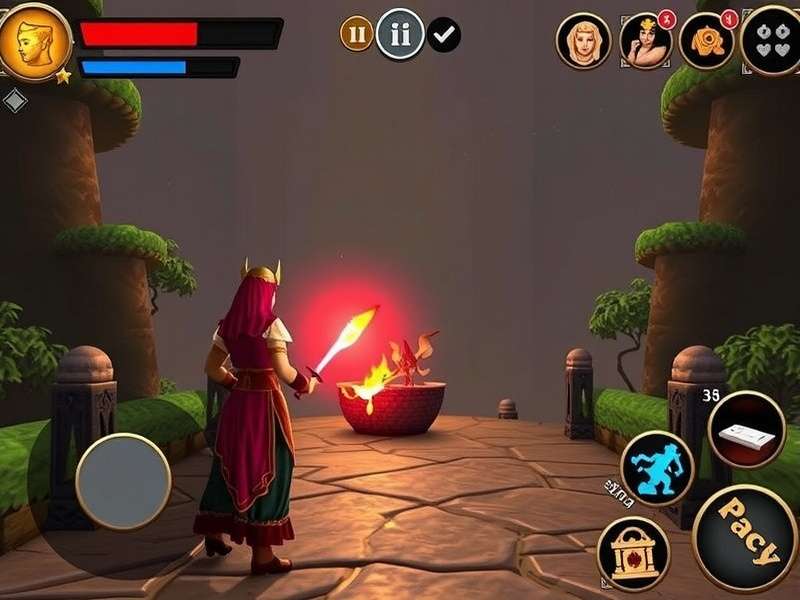Tap the grey virtual joystick
The height and width of the screenshot is (600, 800).
click(123, 481)
